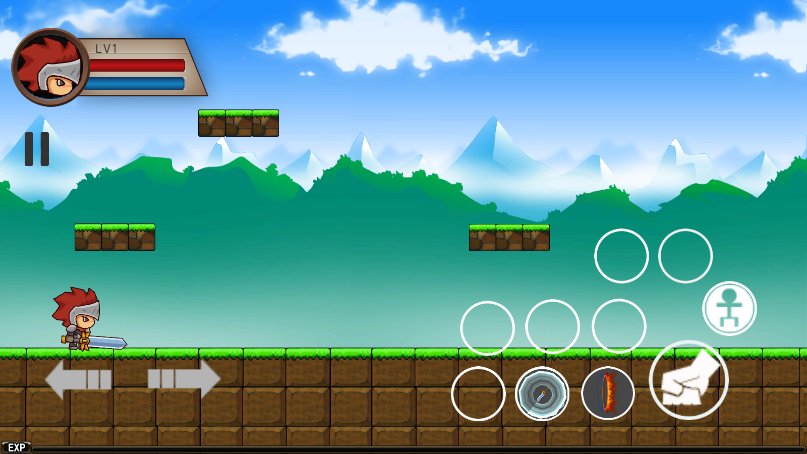Open the hero portrait
The width and height of the screenshot is (807, 454).
coord(50,68)
